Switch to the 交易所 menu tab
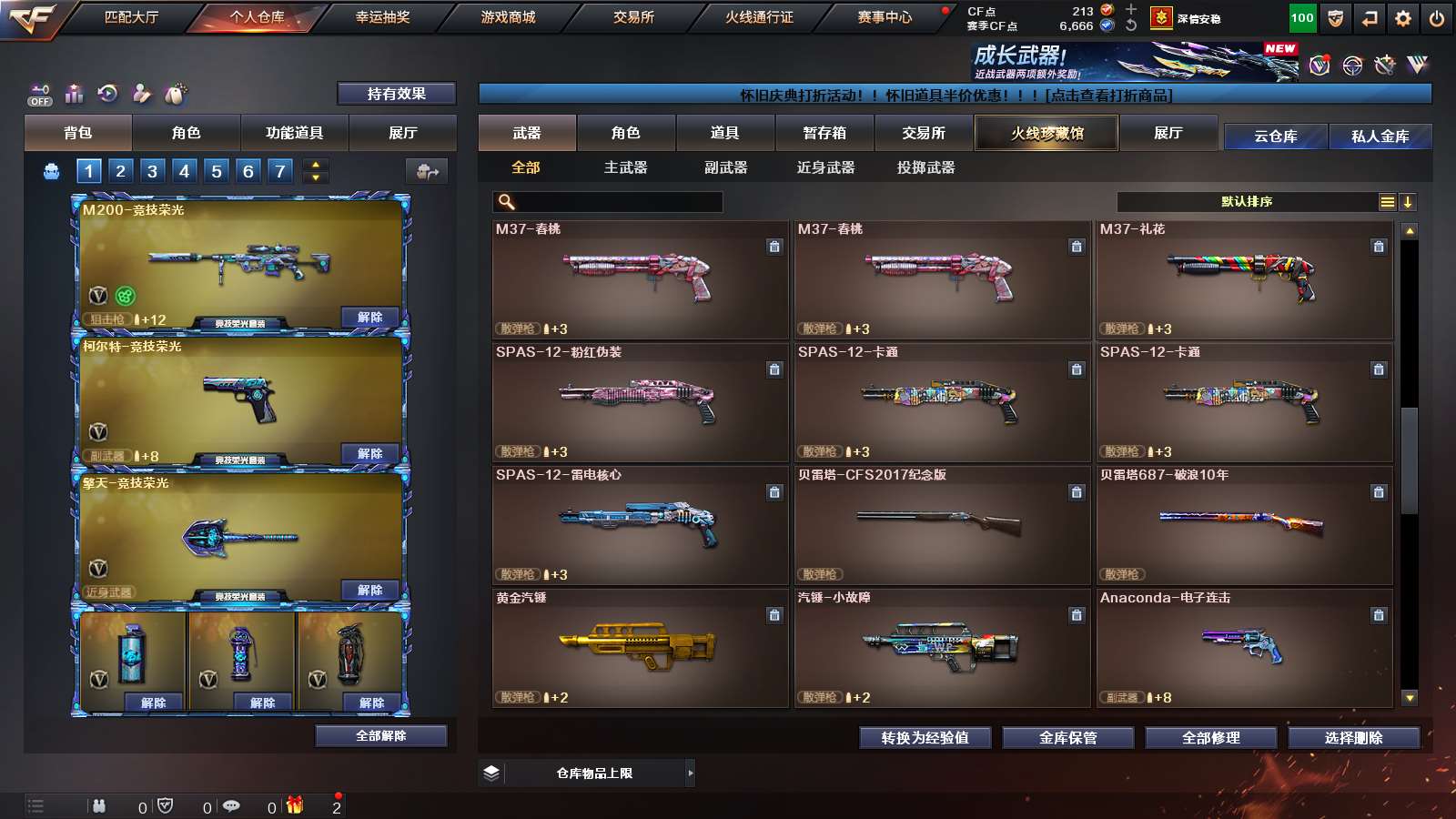Viewport: 1456px width, 819px height. (635, 16)
